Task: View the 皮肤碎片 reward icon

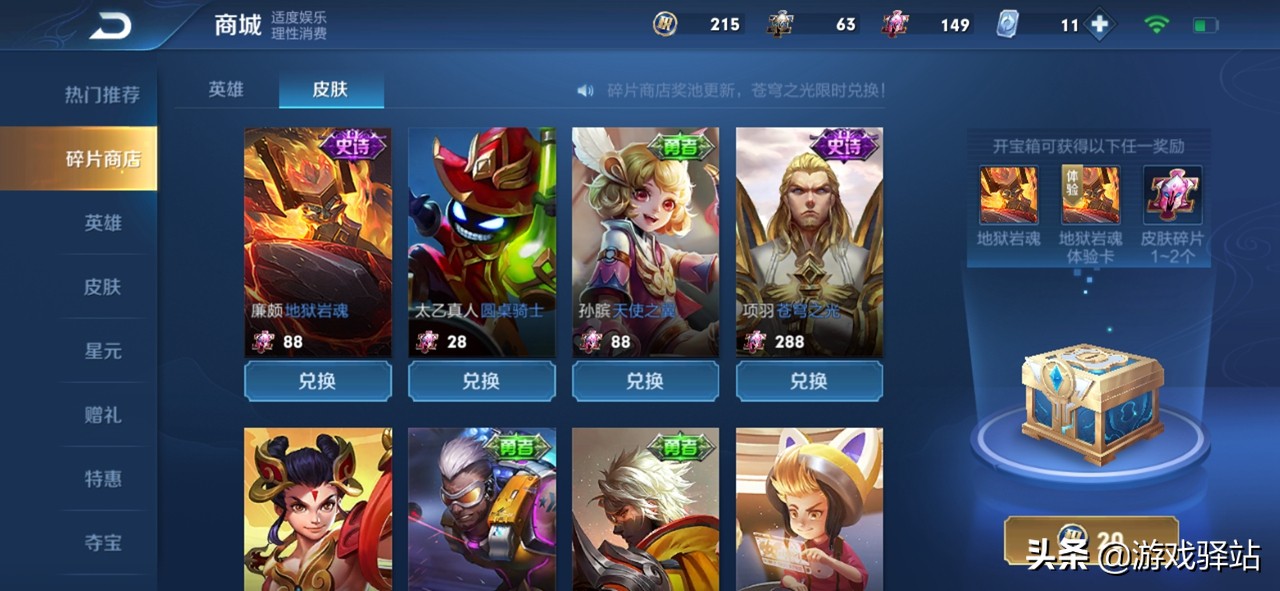Action: coord(1172,195)
